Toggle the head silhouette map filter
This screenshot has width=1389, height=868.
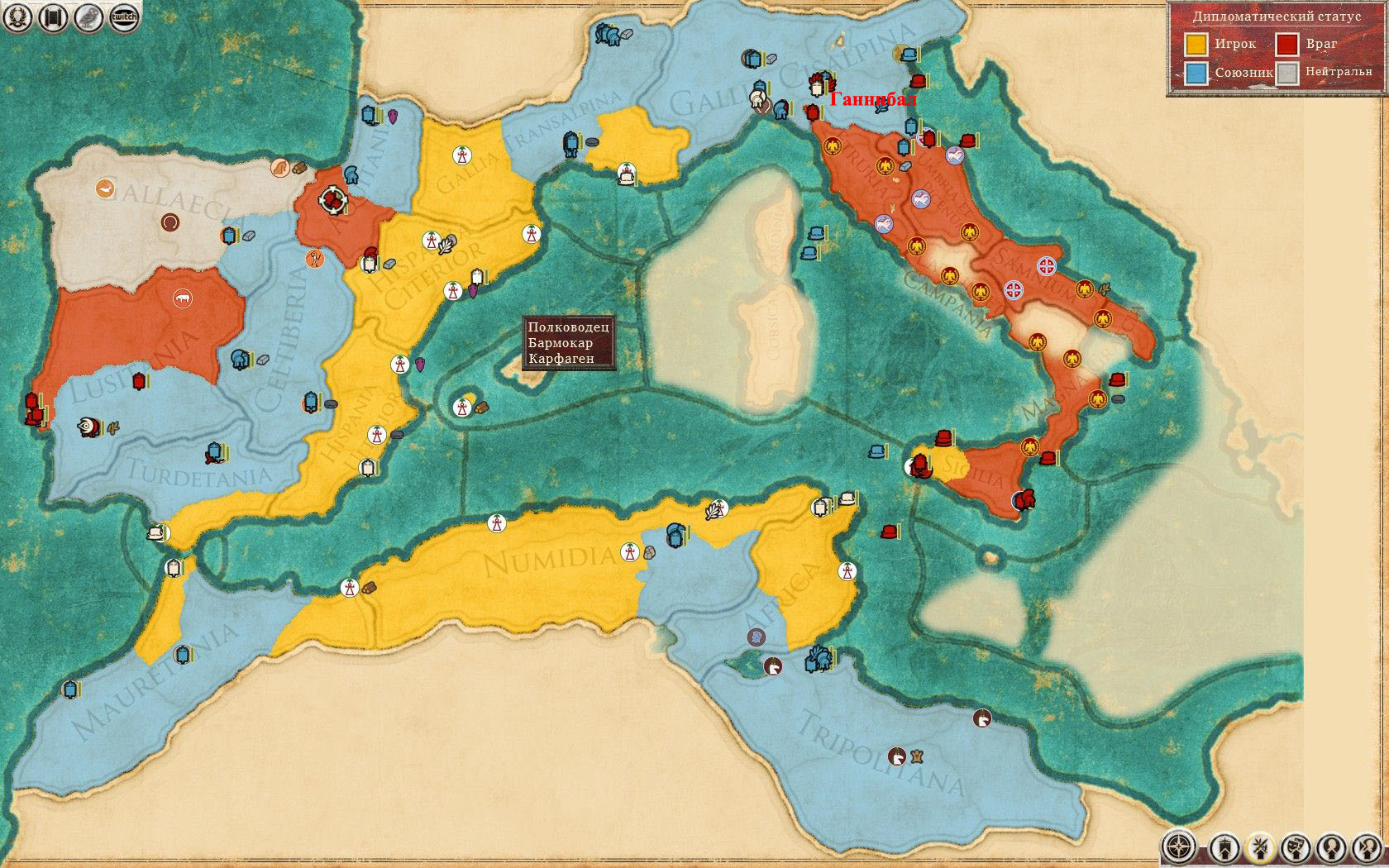[x=1331, y=847]
